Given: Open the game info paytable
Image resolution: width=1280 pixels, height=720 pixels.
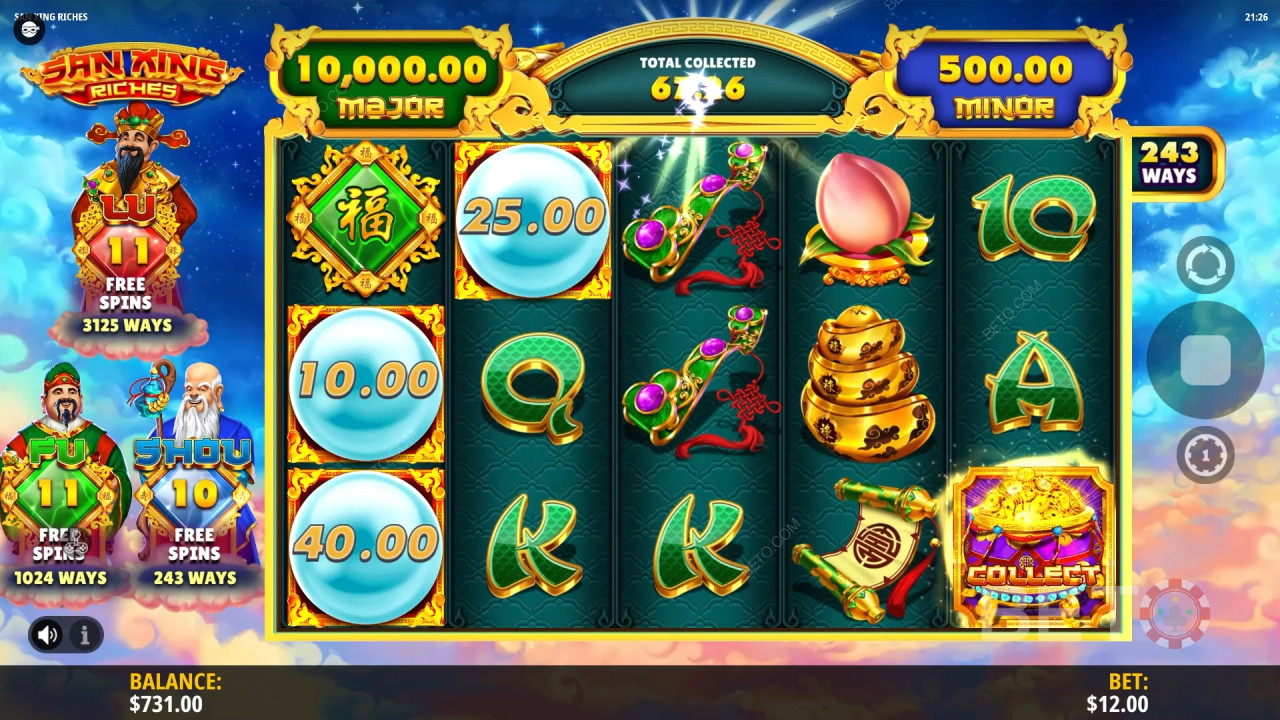Looking at the screenshot, I should click(x=84, y=634).
